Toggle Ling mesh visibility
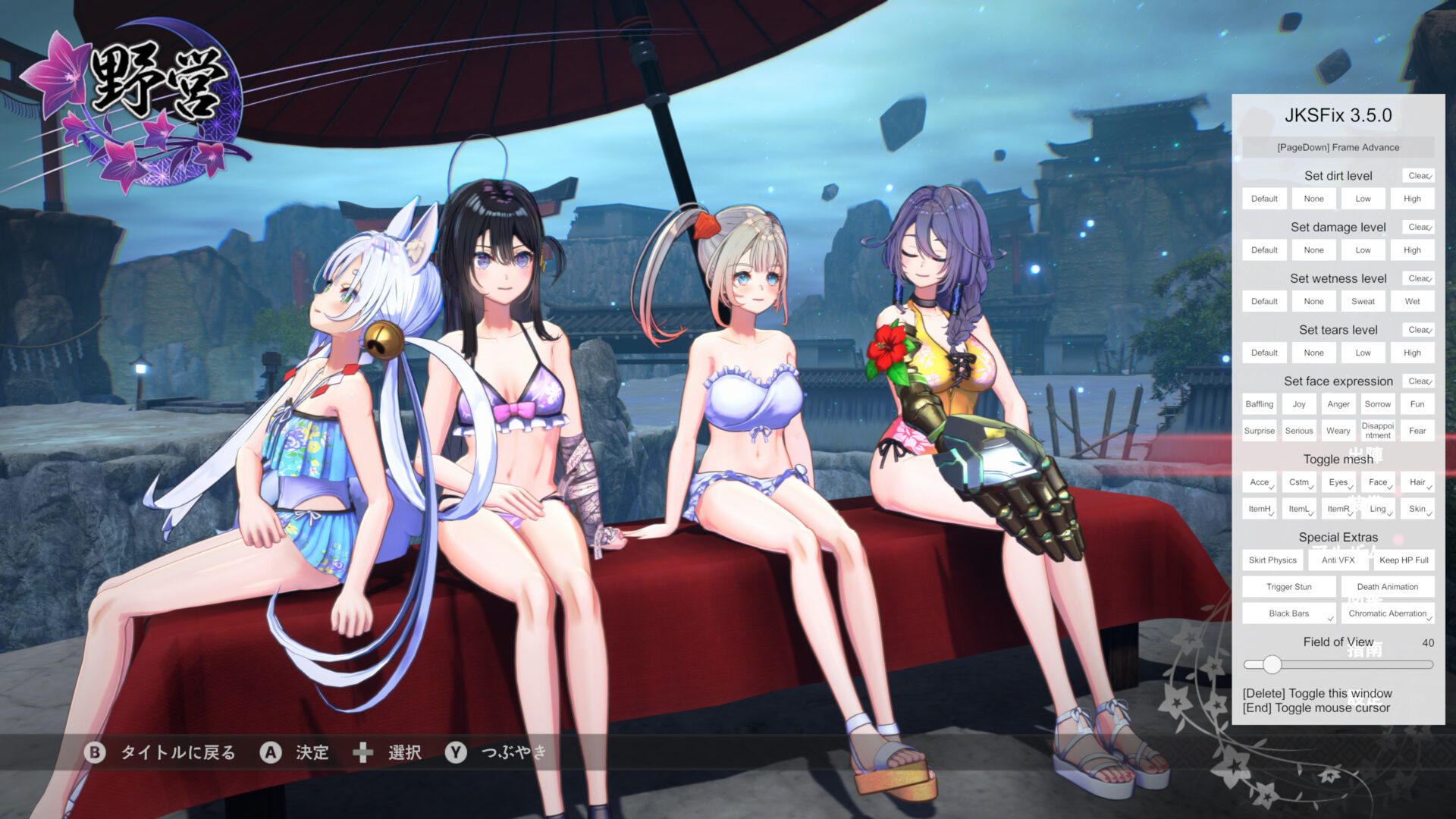Viewport: 1456px width, 819px height. pos(1378,508)
